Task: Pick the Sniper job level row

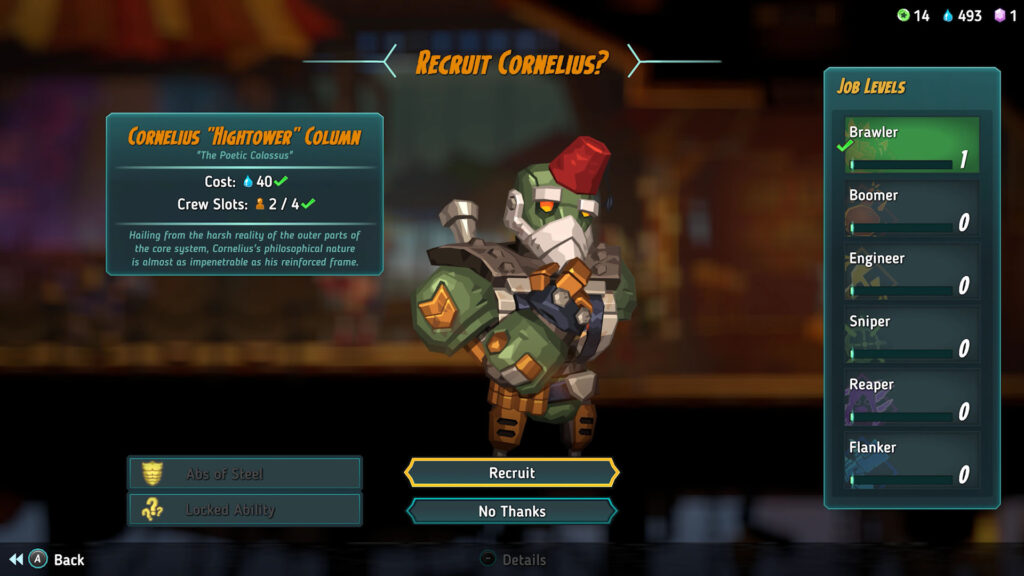Action: pyautogui.click(x=910, y=335)
